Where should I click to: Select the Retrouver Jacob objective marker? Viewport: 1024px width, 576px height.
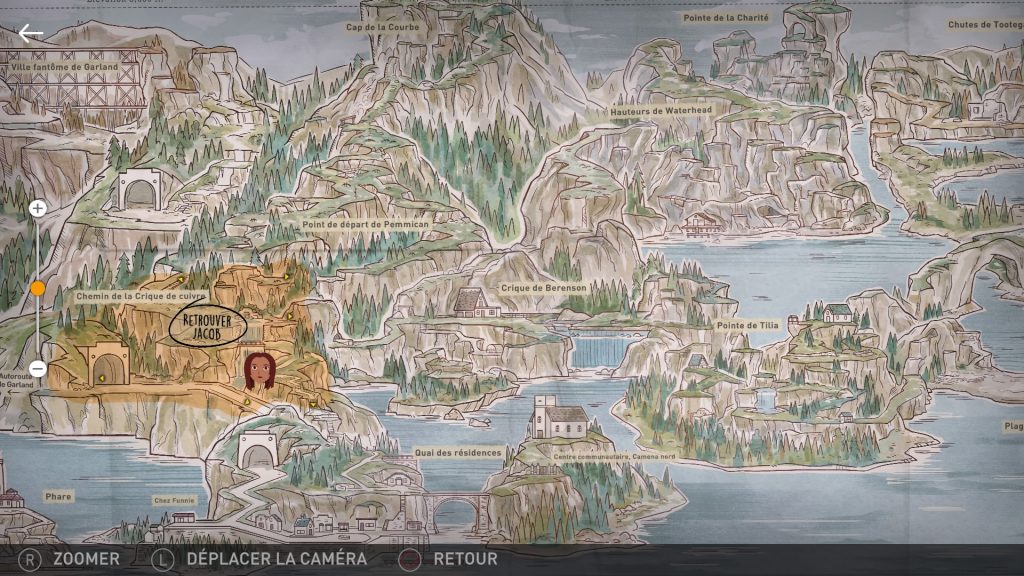click(207, 327)
